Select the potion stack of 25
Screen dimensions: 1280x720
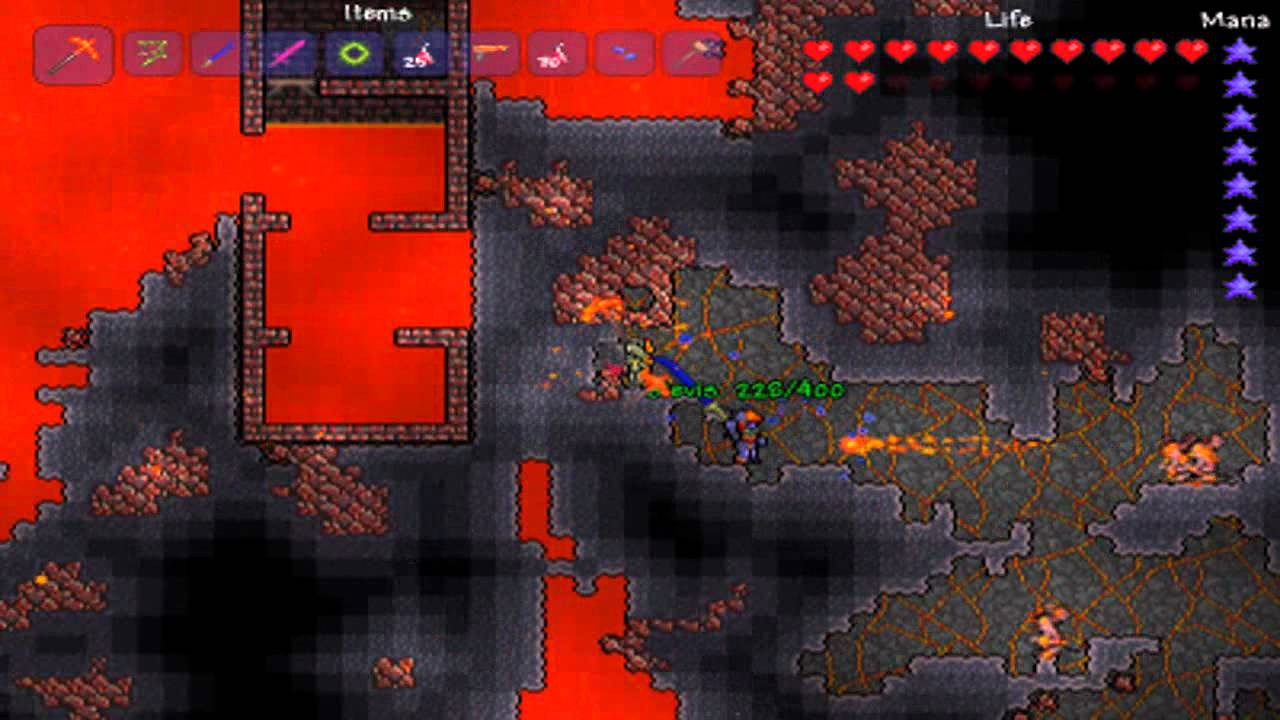coord(420,54)
